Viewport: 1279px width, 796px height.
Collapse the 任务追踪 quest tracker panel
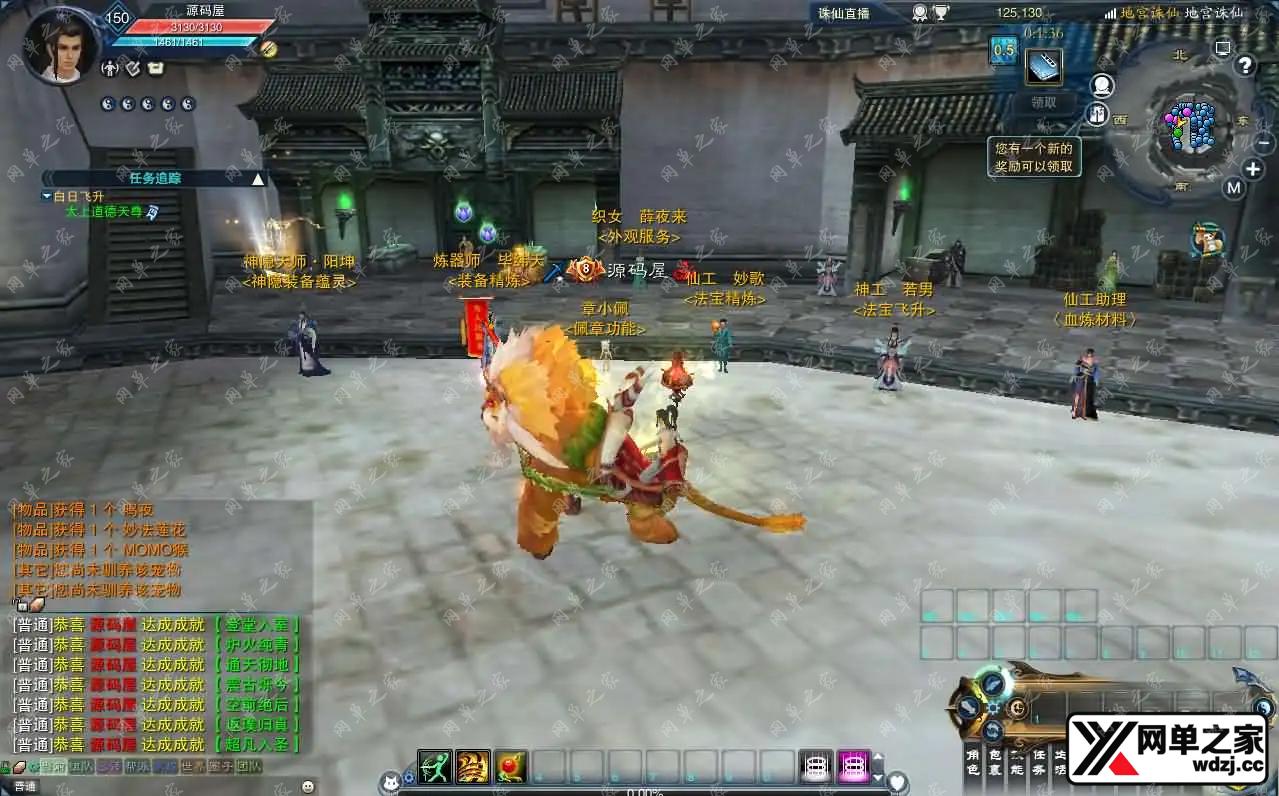pyautogui.click(x=258, y=179)
